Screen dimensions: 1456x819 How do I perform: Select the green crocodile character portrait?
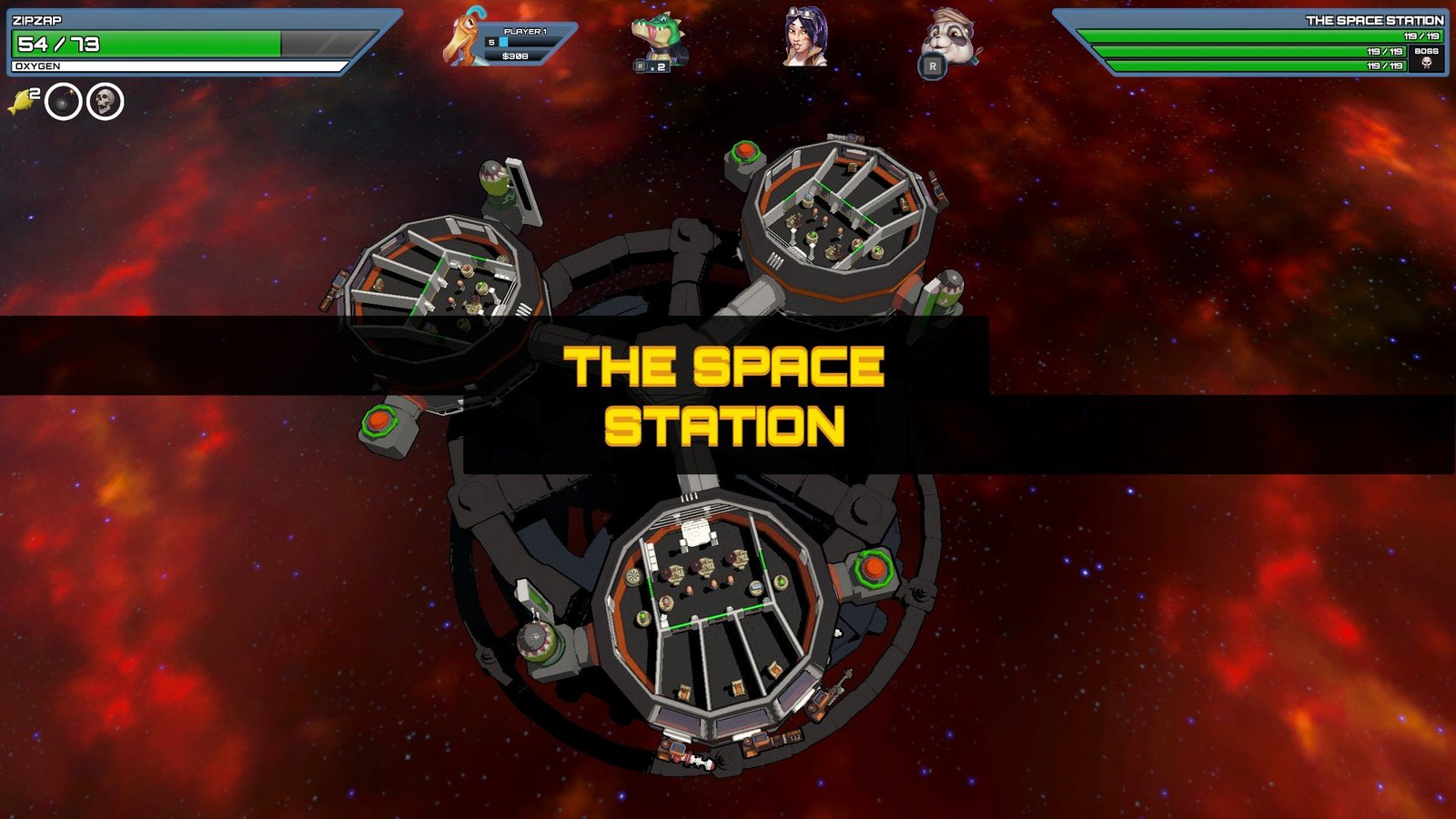[658, 38]
